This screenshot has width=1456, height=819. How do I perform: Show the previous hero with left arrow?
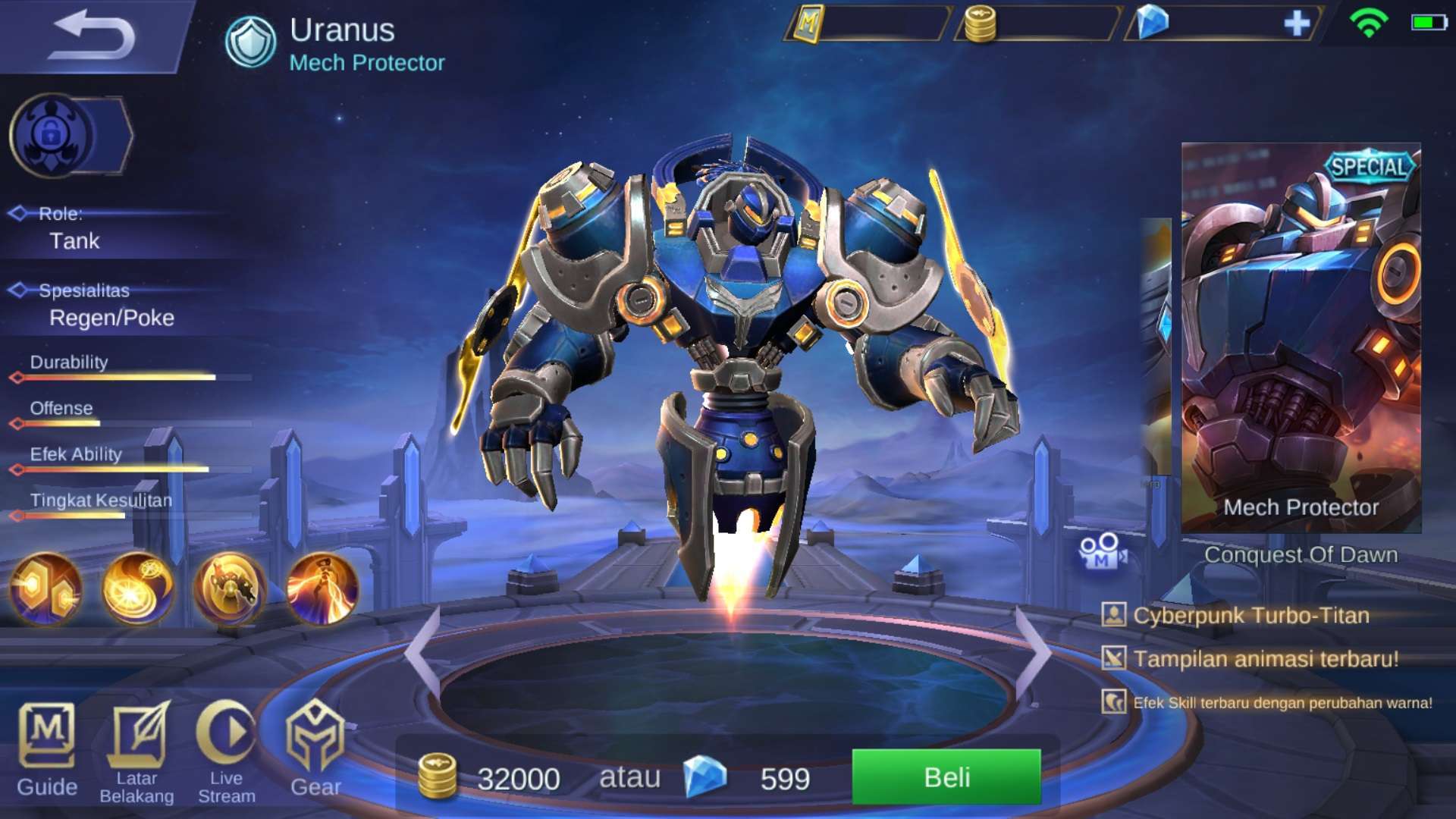[422, 651]
